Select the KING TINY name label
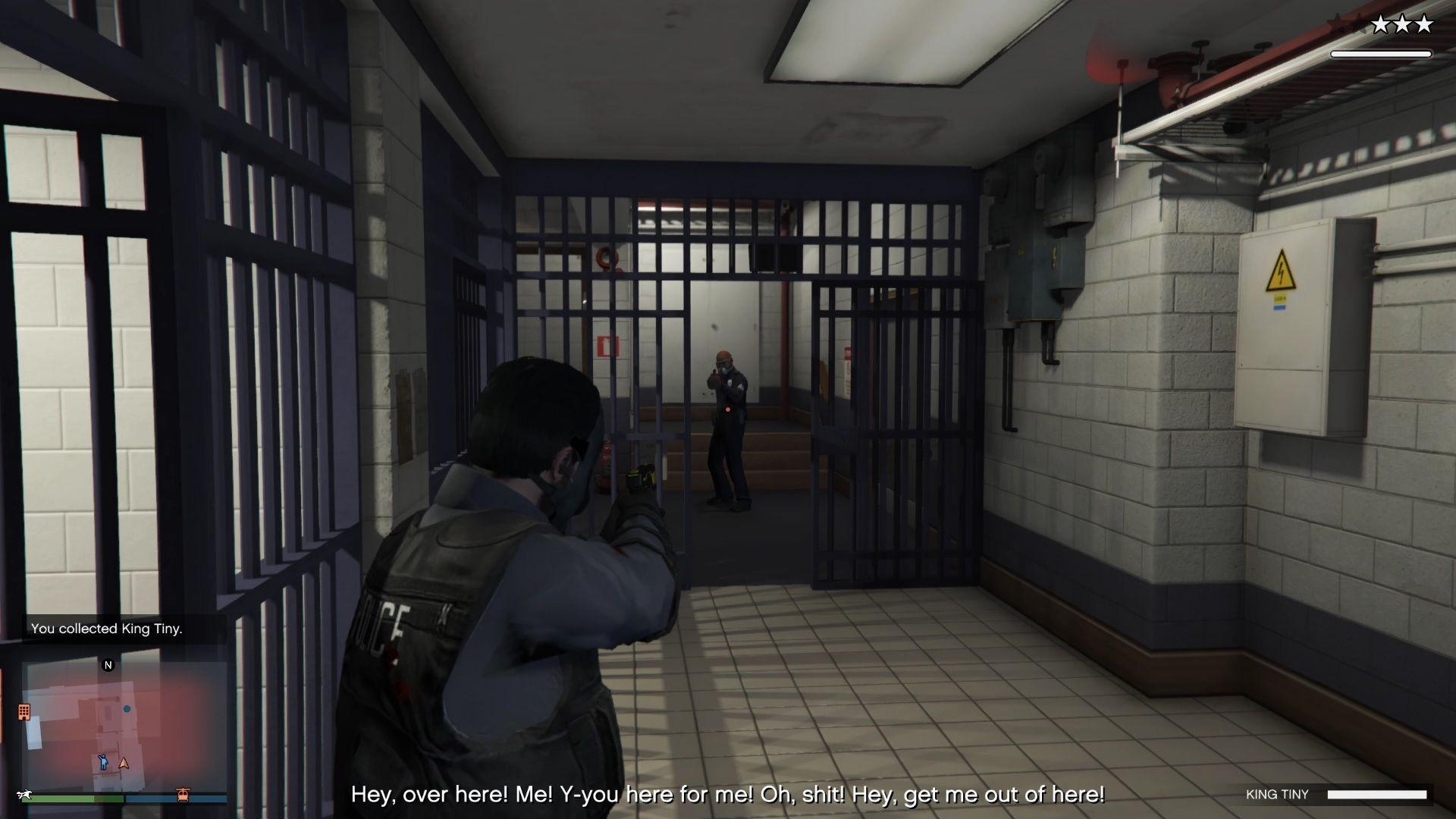 click(1276, 794)
